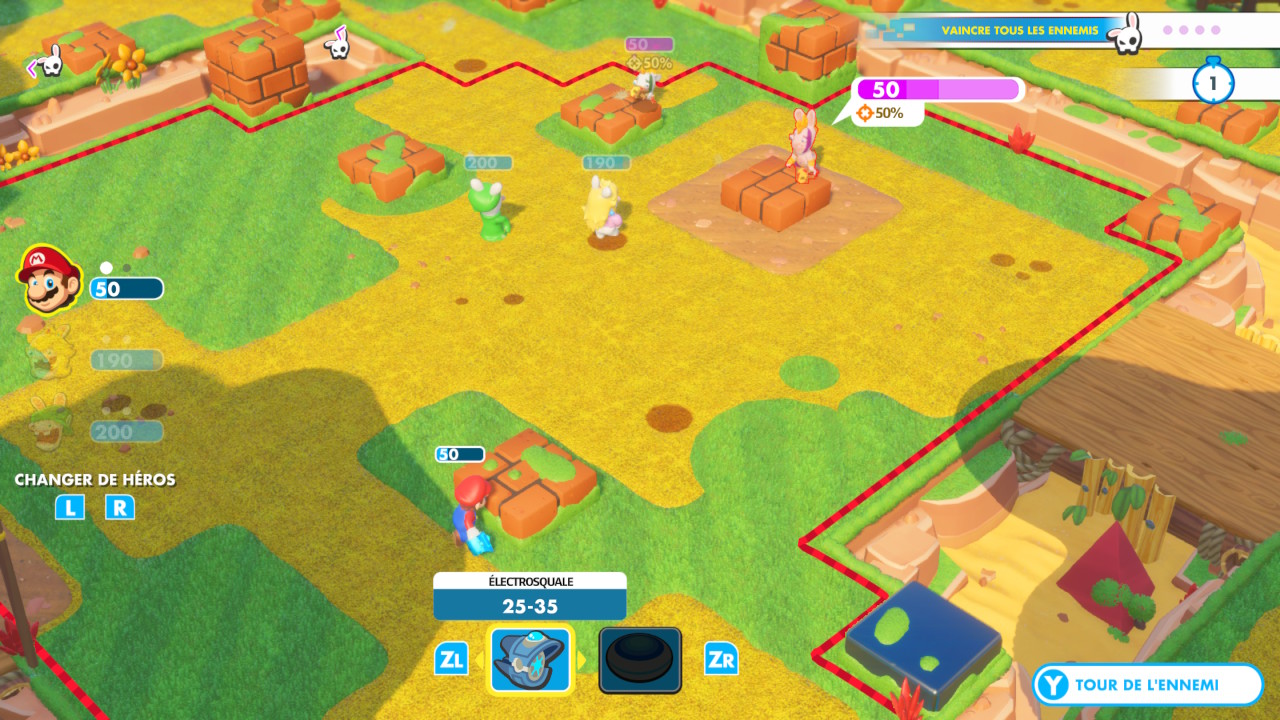The width and height of the screenshot is (1280, 720).
Task: Select the Électrosquale name banner
Action: (x=529, y=581)
